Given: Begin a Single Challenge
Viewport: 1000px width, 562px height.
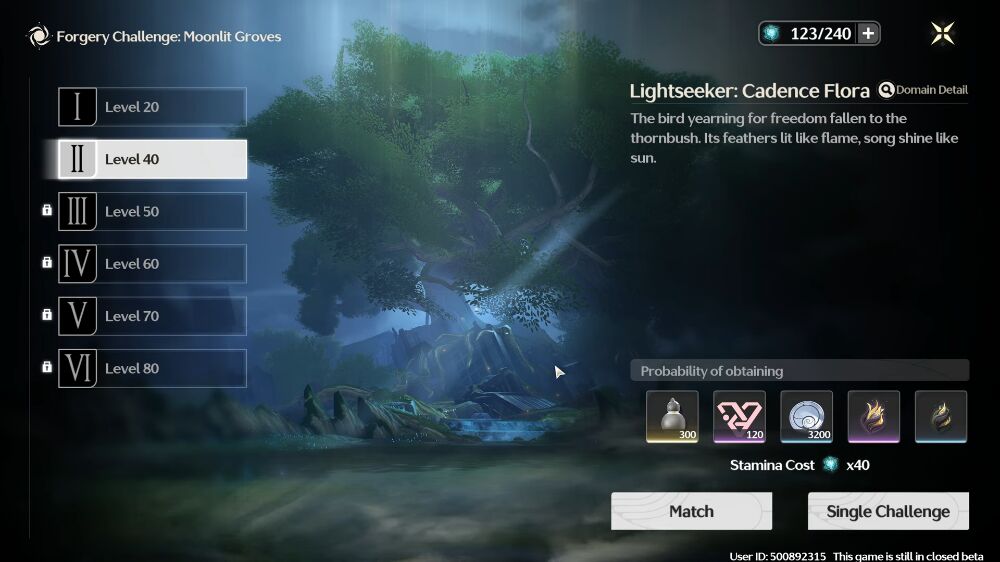Looking at the screenshot, I should pyautogui.click(x=888, y=511).
